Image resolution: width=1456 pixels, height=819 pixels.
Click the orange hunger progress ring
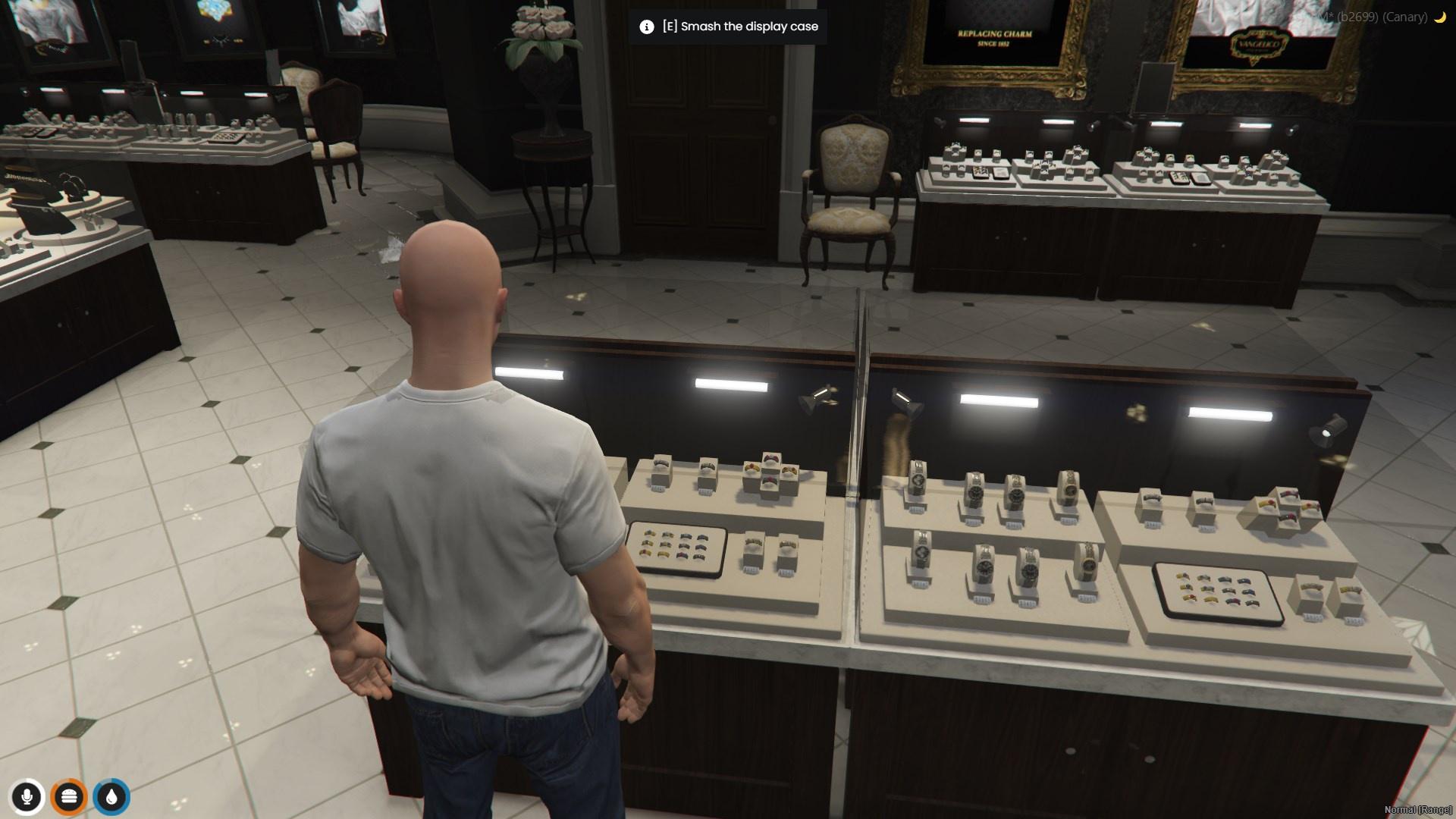point(70,797)
